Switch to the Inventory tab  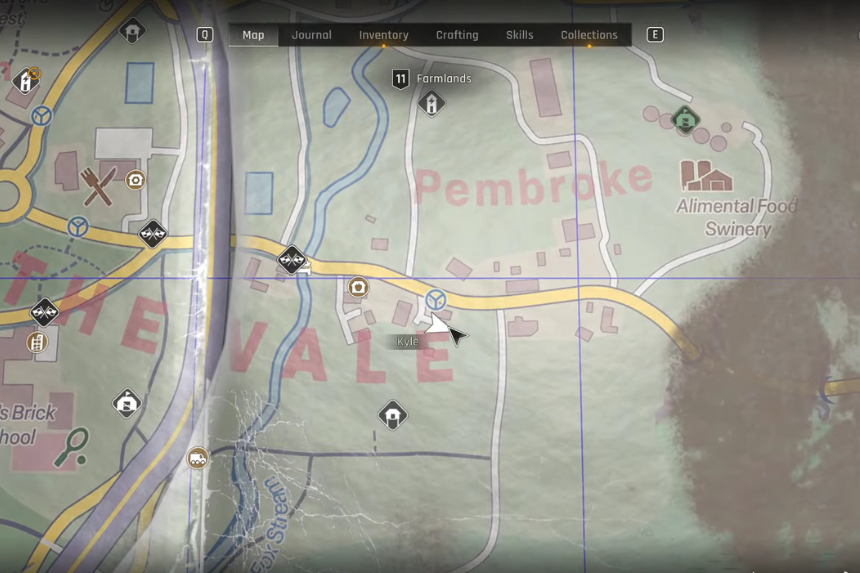[384, 35]
